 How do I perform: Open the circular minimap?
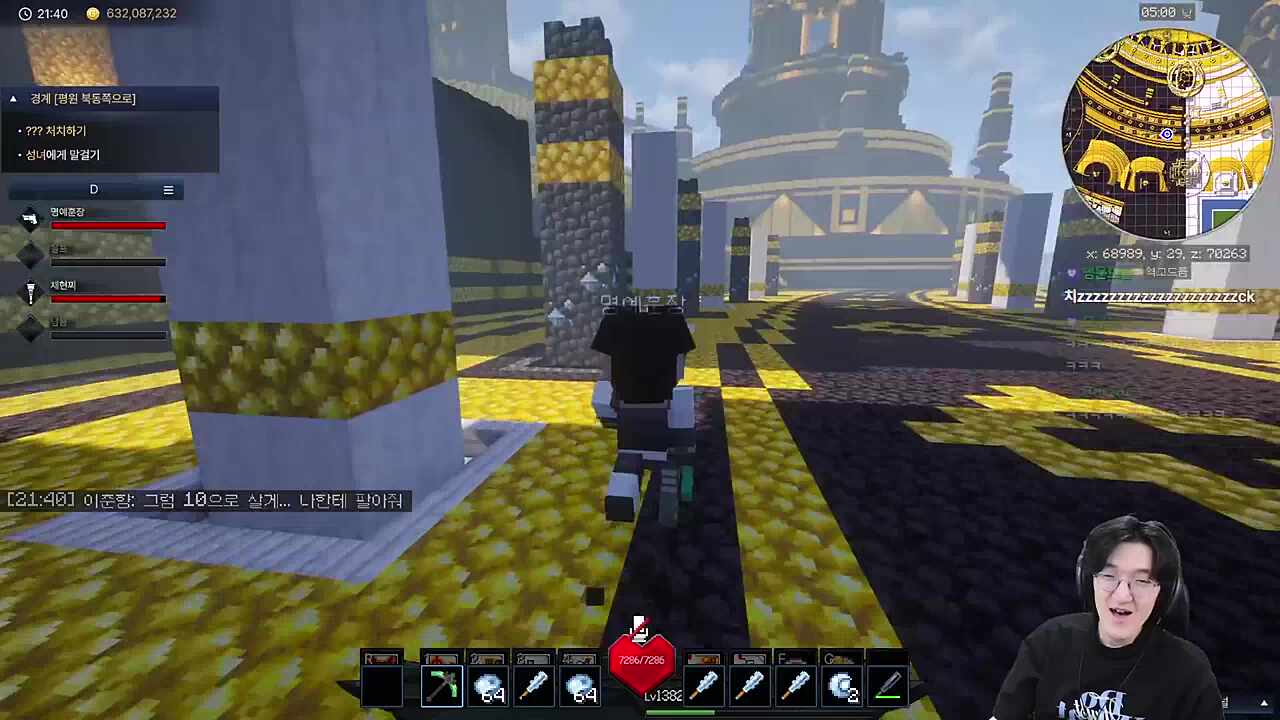tap(1166, 134)
